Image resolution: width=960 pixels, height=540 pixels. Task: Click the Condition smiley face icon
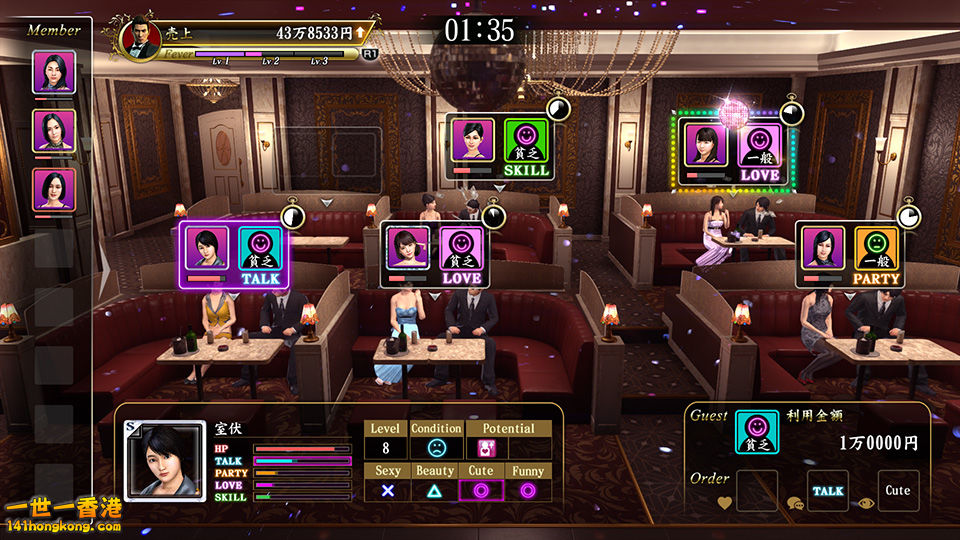436,448
